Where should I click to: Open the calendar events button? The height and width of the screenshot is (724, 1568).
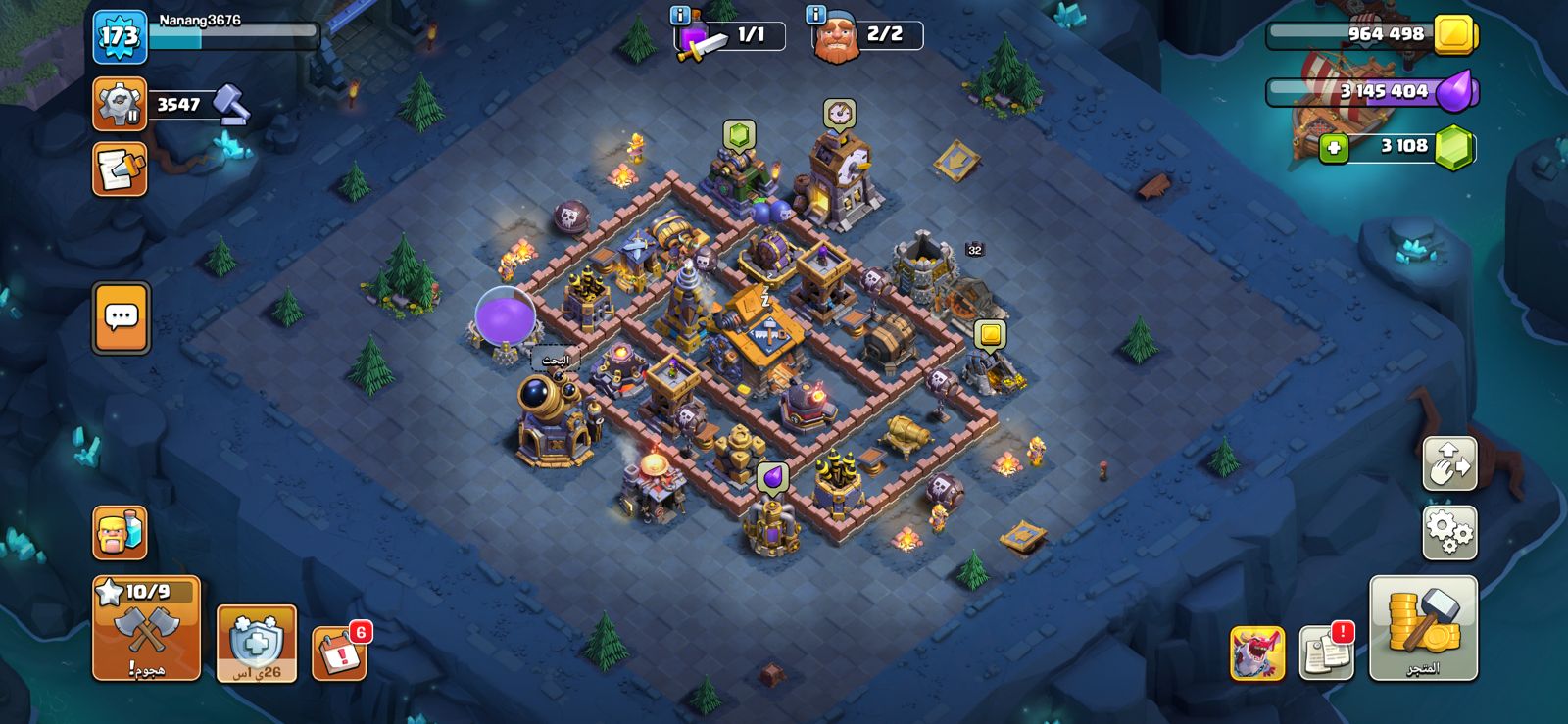(339, 652)
